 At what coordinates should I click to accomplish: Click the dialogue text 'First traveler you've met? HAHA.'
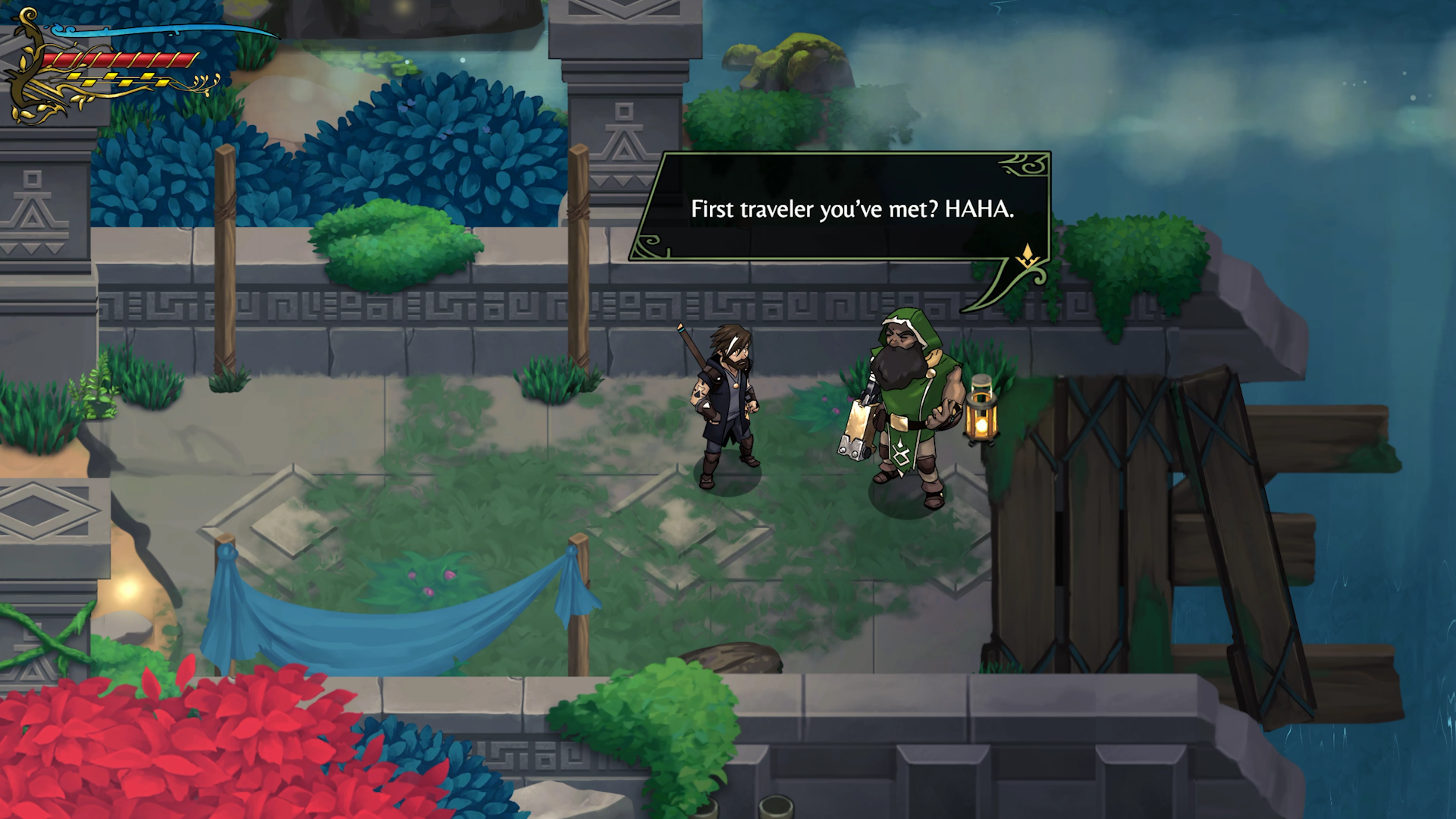pyautogui.click(x=855, y=209)
